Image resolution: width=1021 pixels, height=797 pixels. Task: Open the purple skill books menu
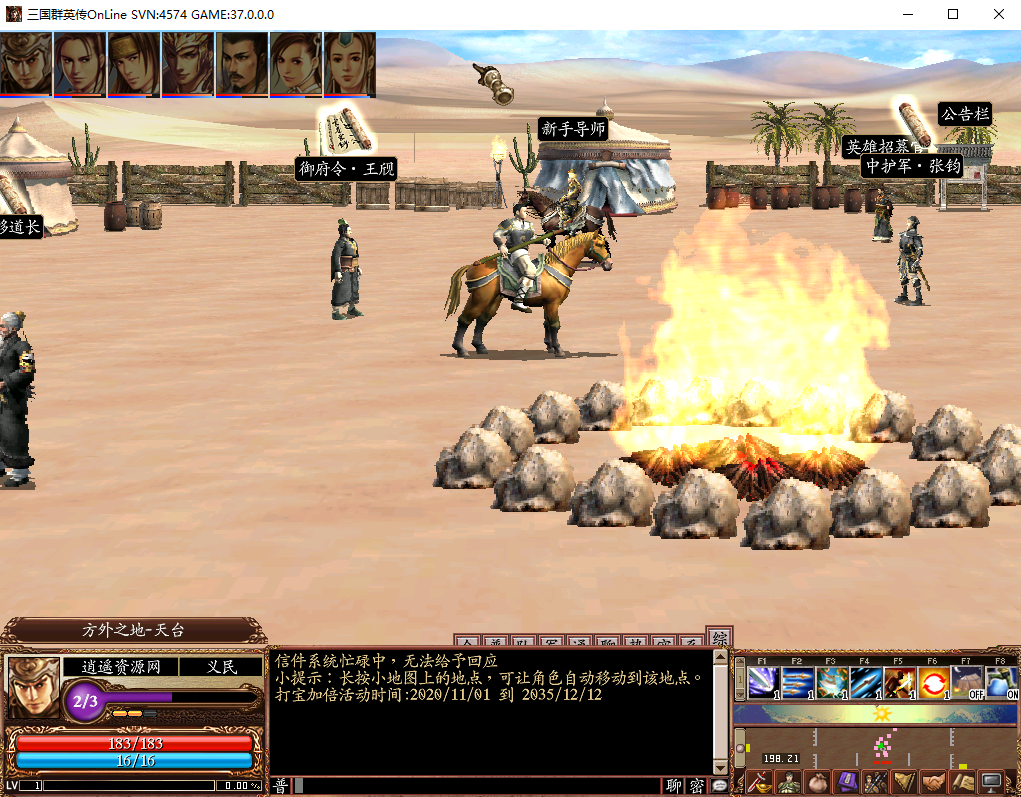[x=847, y=782]
